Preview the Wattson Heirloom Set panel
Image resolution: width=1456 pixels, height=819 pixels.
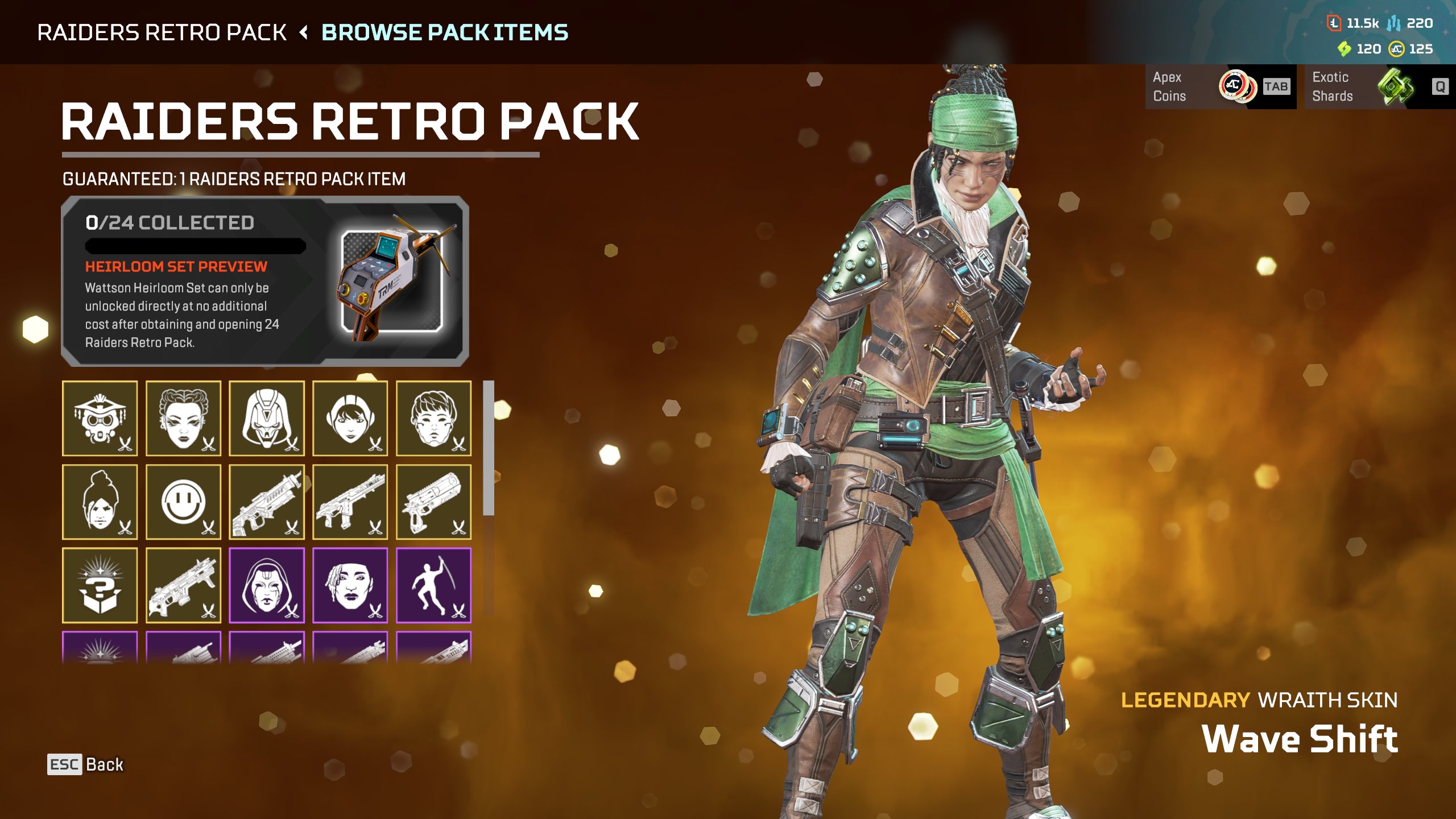point(265,281)
